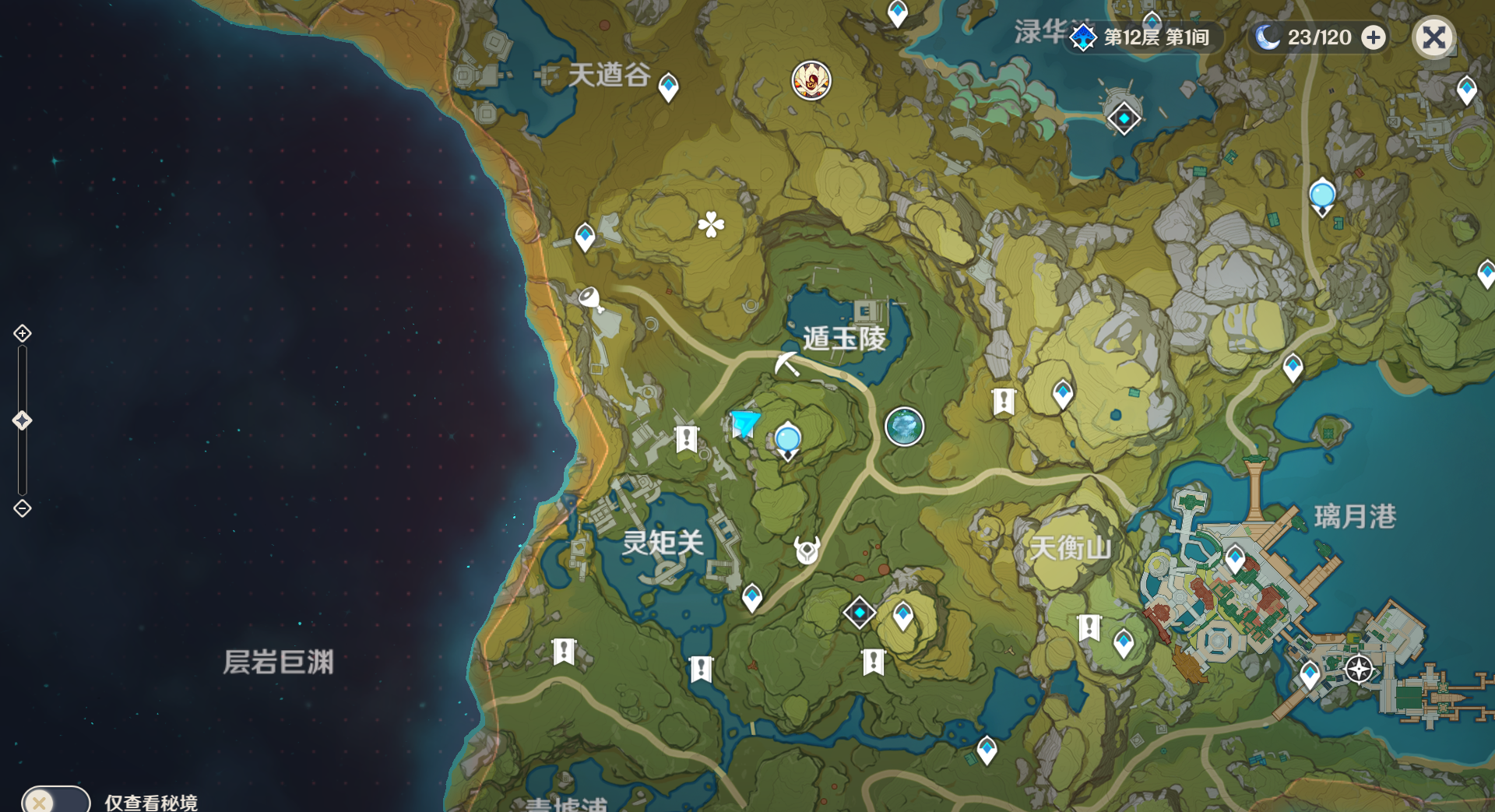Add resin using the plus button
The width and height of the screenshot is (1495, 812).
[1374, 37]
